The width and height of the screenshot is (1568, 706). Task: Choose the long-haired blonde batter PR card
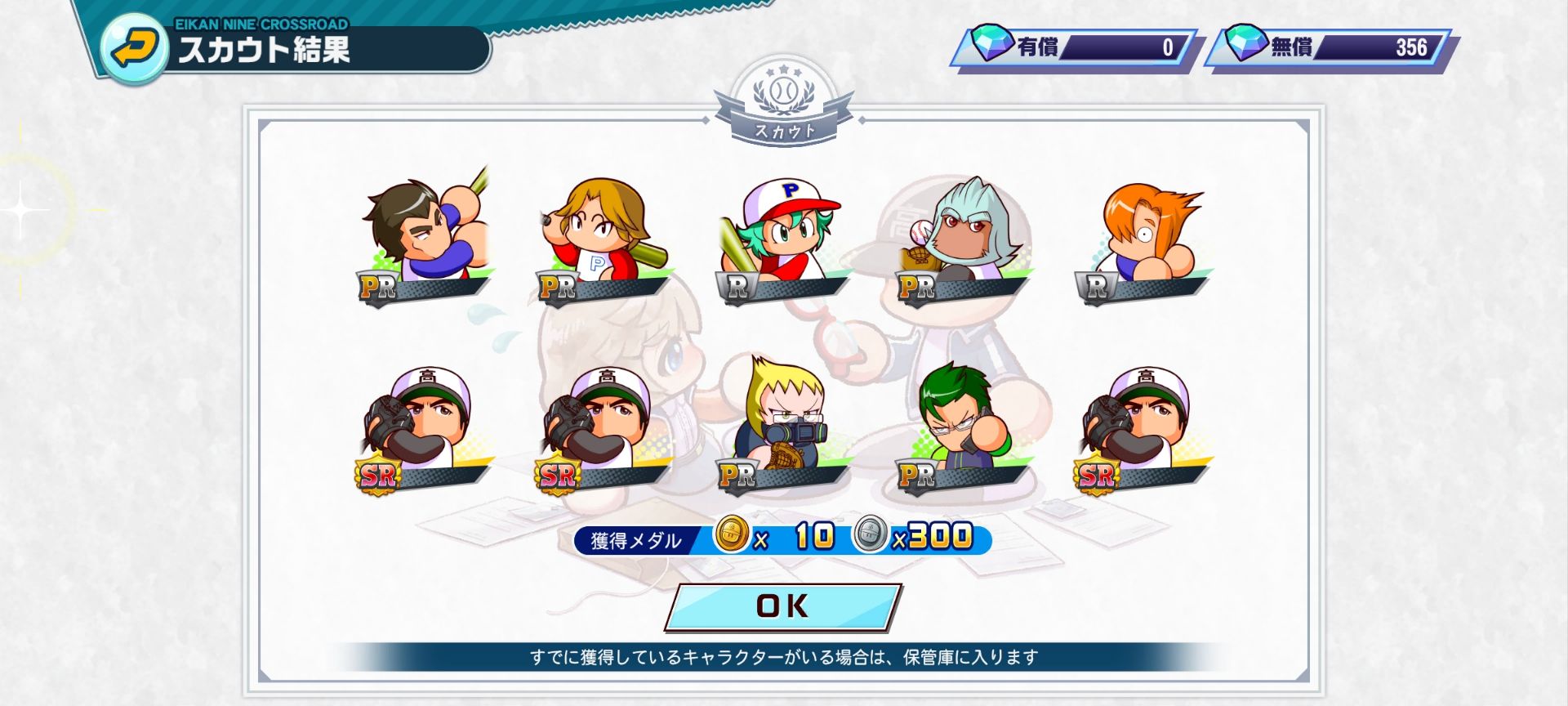point(603,239)
